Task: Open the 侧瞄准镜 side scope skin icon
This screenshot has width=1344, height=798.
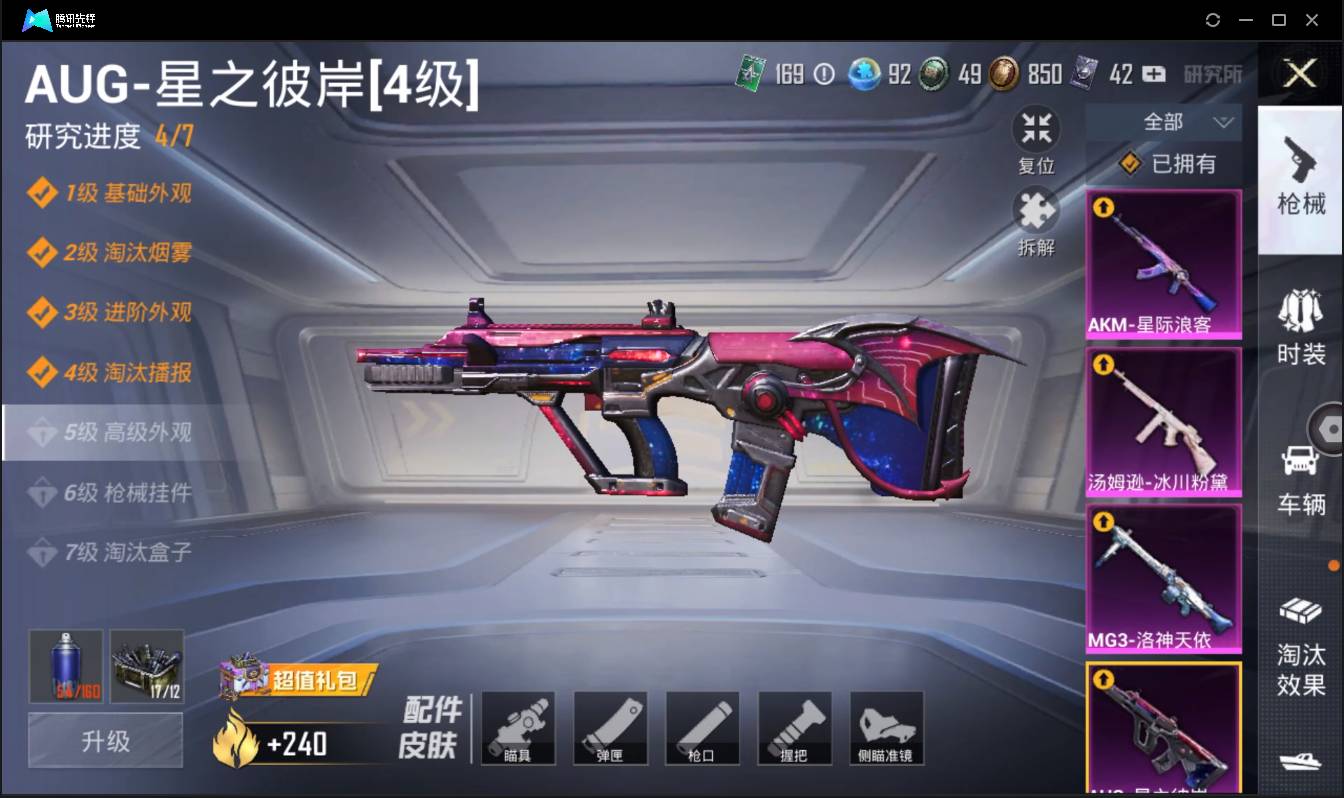Action: coord(886,727)
